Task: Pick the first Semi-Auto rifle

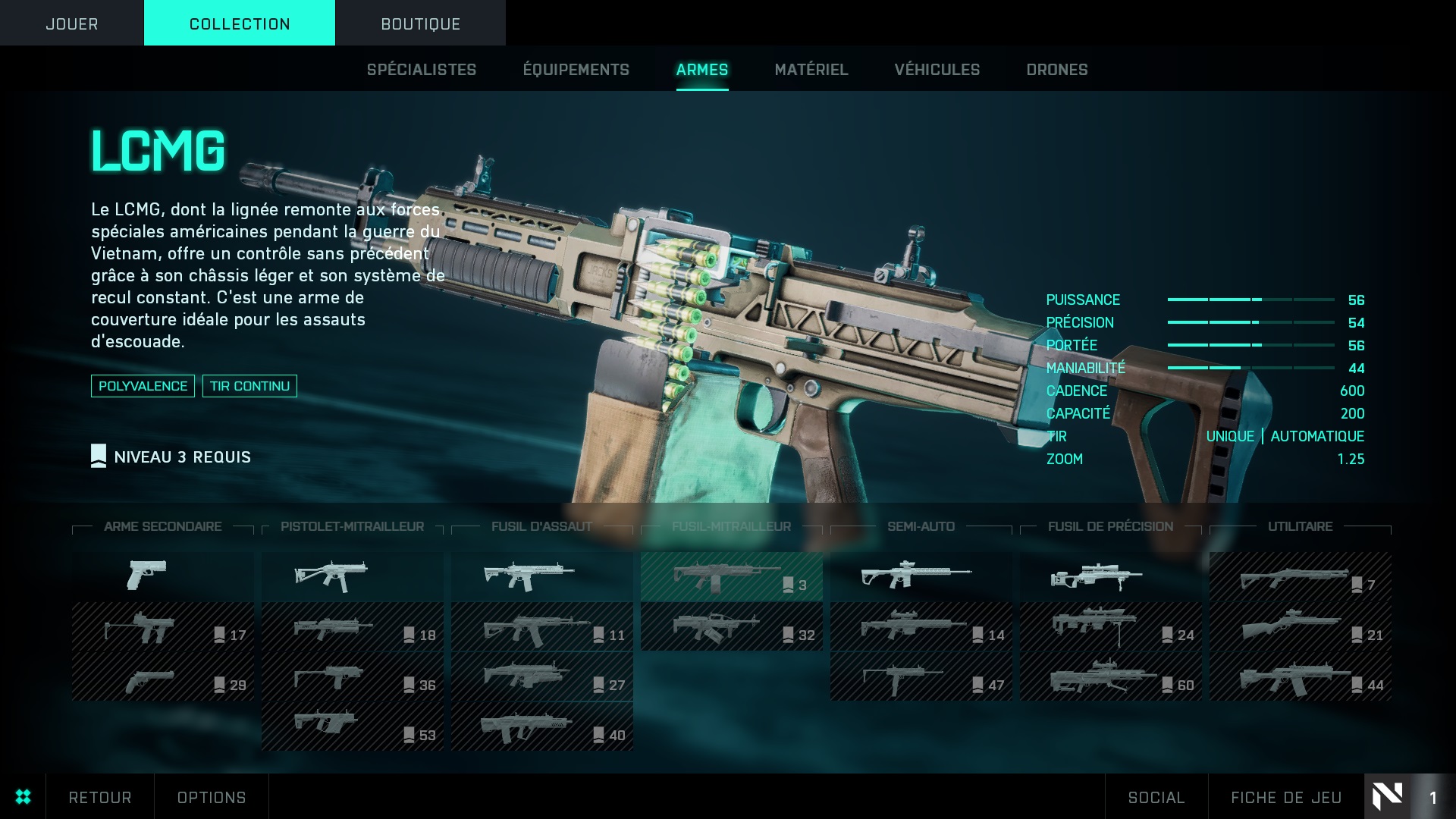Action: coord(921,576)
